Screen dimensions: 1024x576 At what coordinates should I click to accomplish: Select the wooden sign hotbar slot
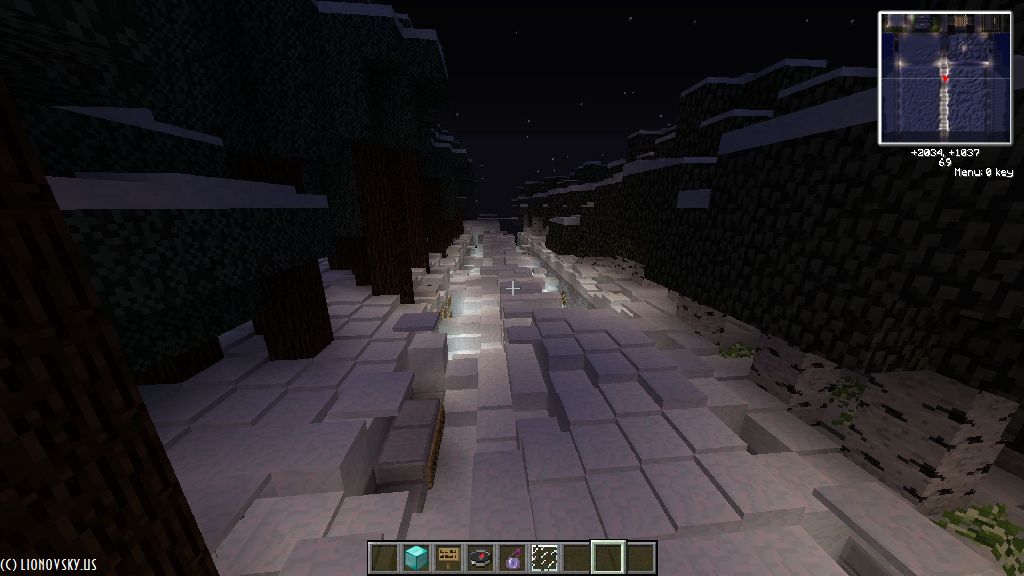click(448, 557)
